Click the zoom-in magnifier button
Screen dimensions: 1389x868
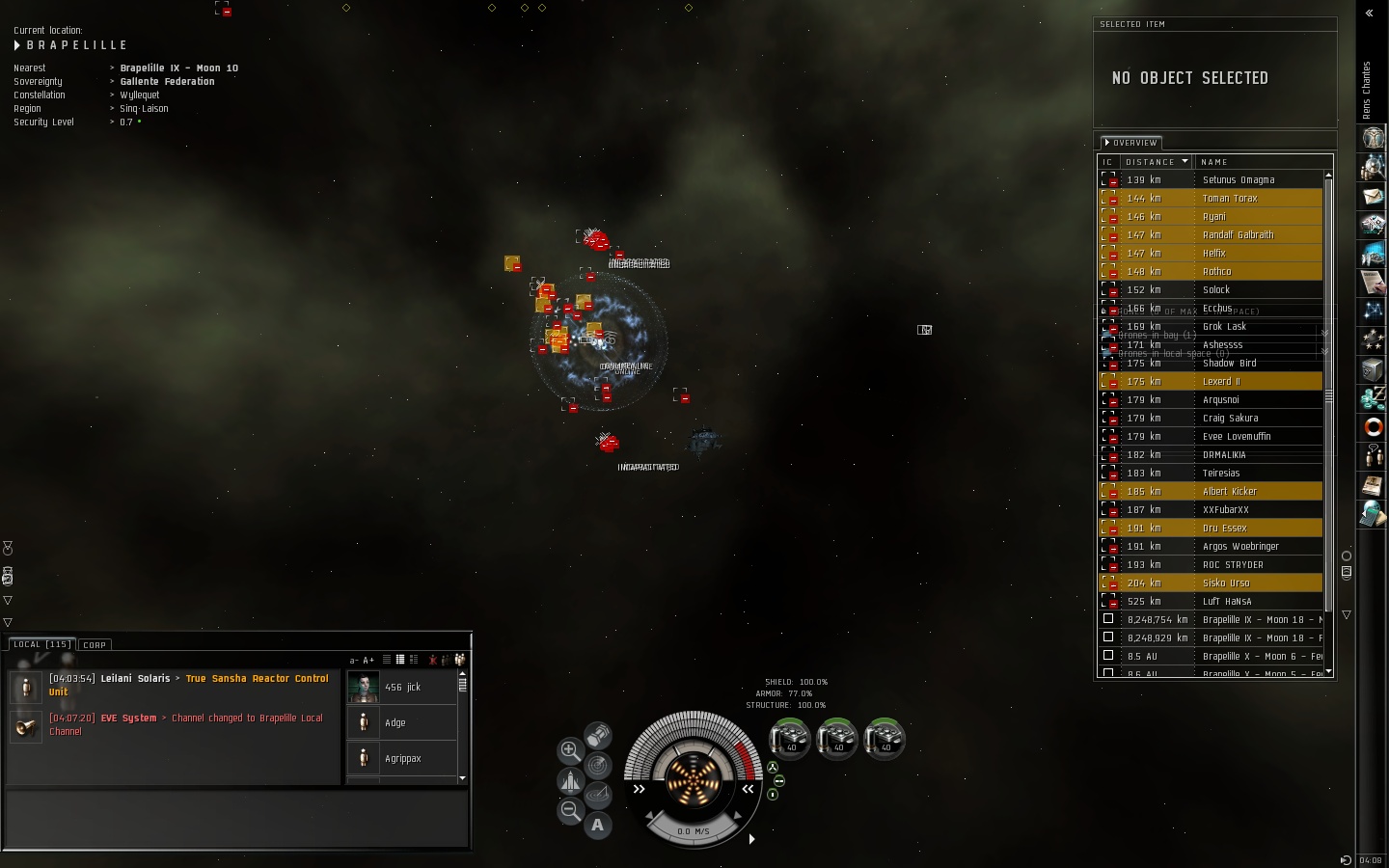[570, 749]
